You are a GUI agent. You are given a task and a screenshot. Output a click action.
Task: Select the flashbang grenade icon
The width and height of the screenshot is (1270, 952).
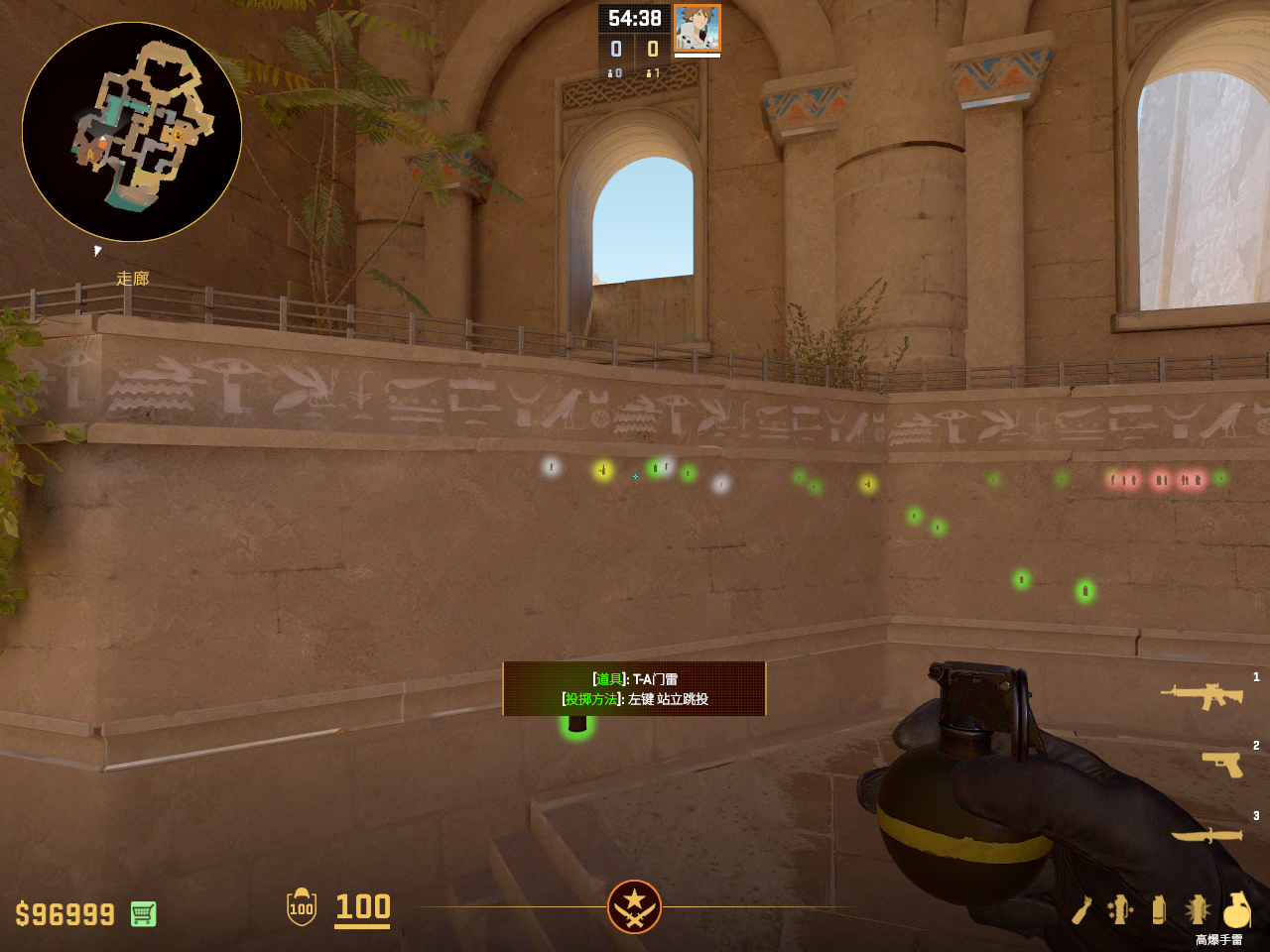point(1197,909)
